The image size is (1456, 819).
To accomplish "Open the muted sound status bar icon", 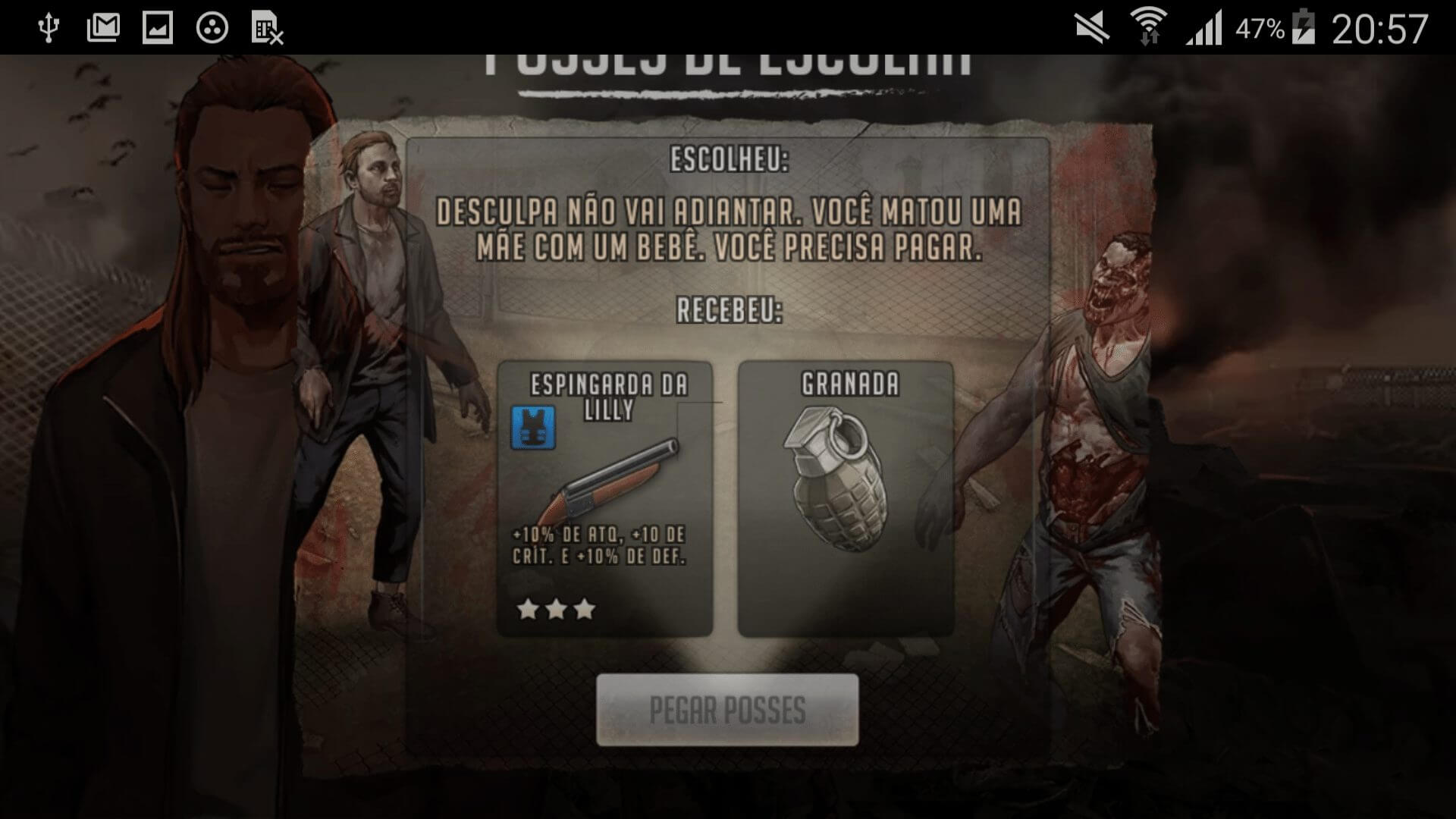I will pyautogui.click(x=1092, y=29).
